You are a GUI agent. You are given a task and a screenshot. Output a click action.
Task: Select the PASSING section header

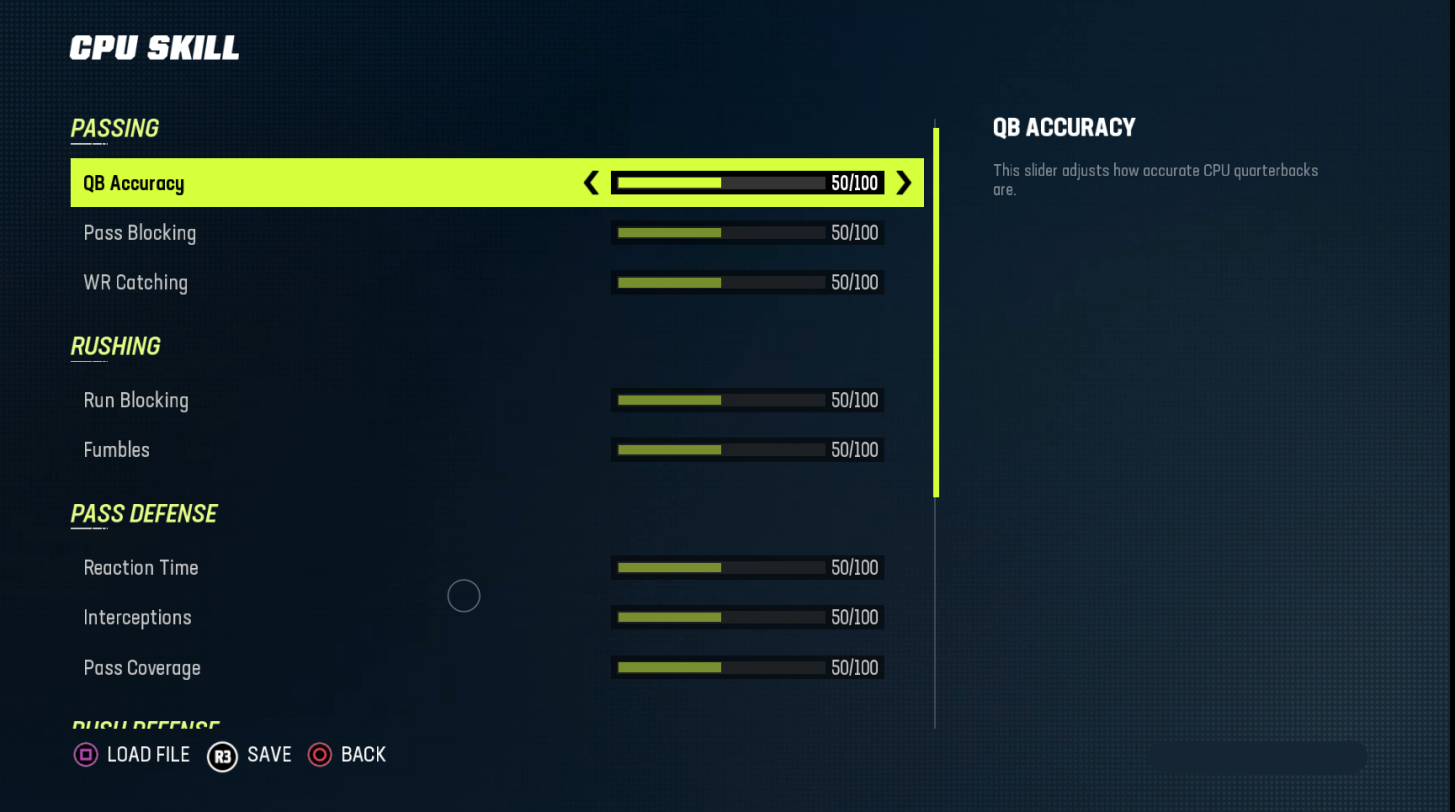(114, 128)
